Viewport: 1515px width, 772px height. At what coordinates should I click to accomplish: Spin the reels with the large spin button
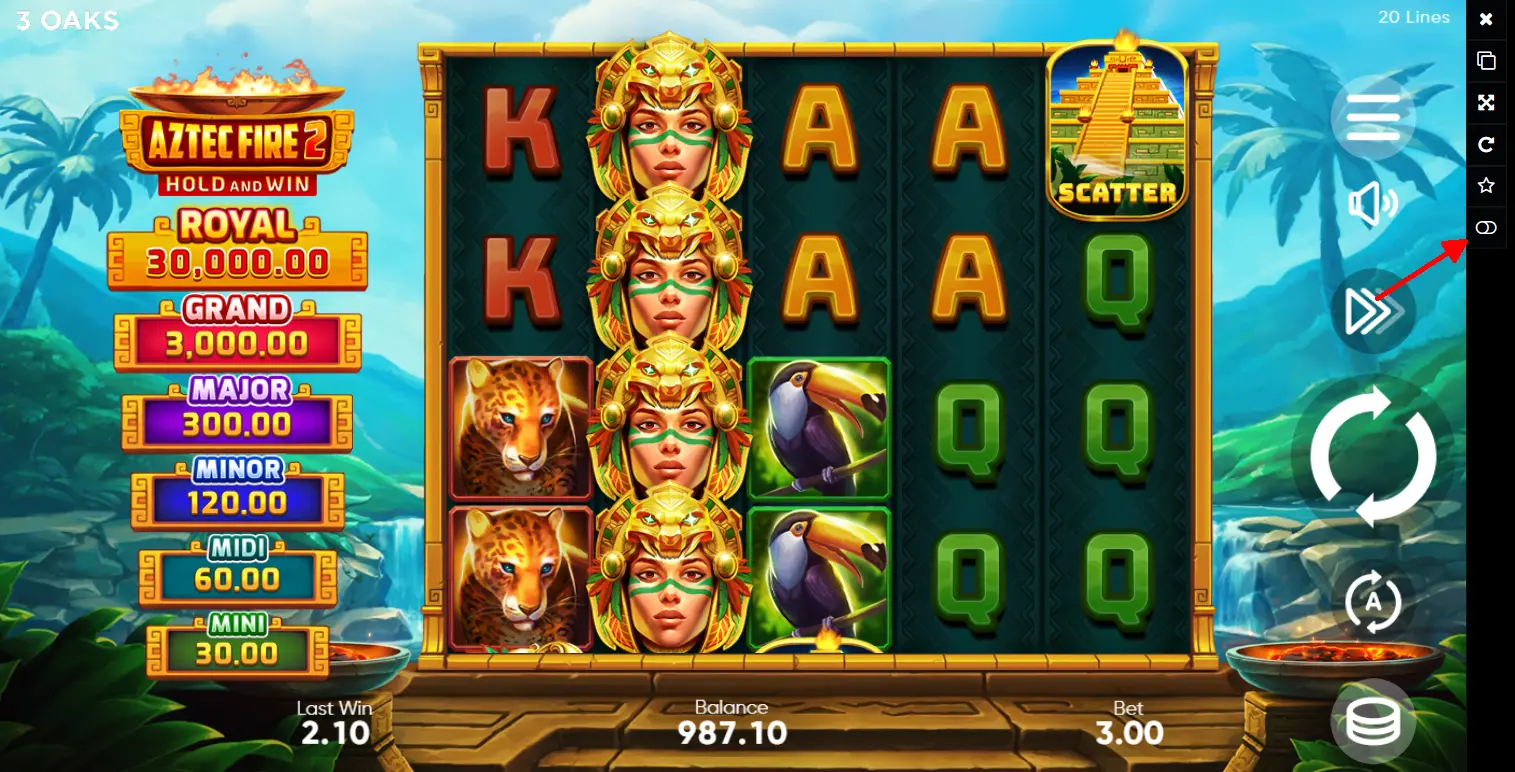(1373, 456)
